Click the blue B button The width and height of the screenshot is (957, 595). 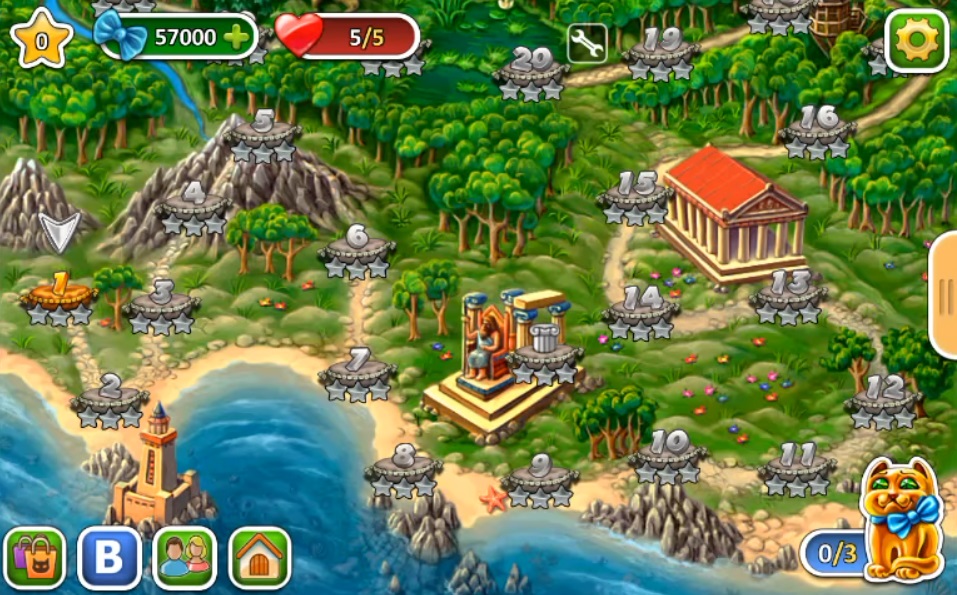[x=109, y=557]
